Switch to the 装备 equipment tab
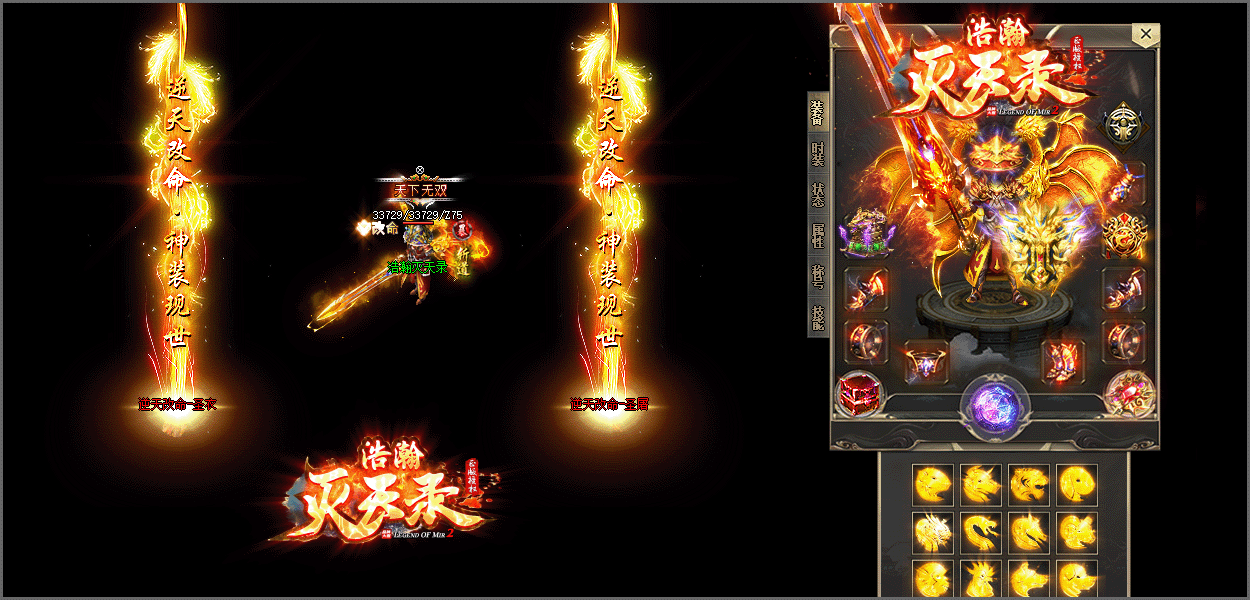This screenshot has width=1250, height=600. click(x=818, y=113)
